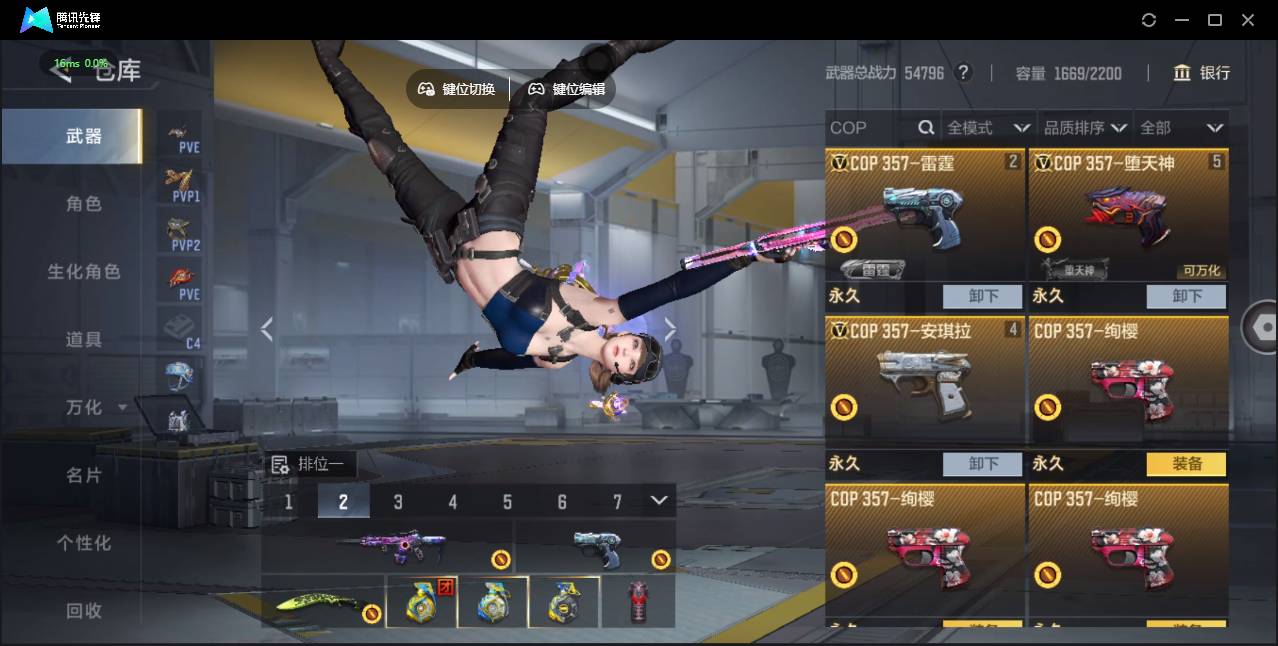The width and height of the screenshot is (1278, 646).
Task: Go to the 名片 tab
Action: tap(84, 475)
